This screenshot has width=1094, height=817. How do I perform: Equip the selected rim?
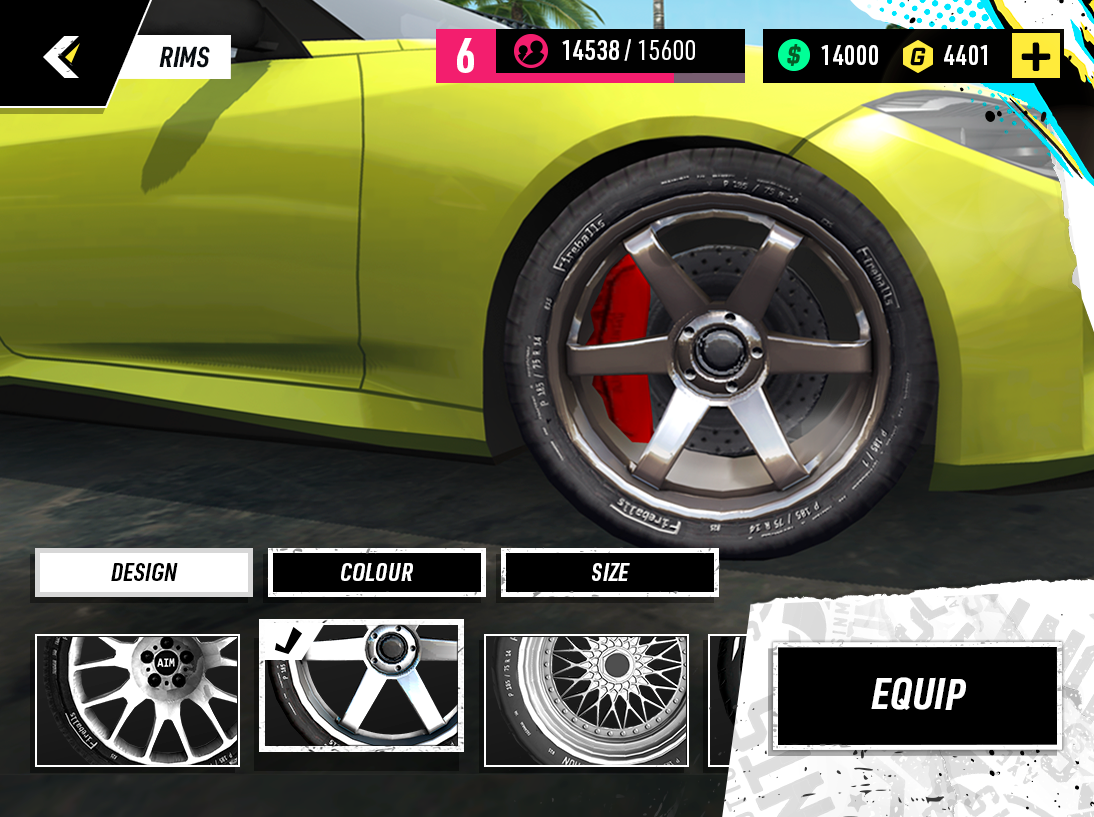point(918,695)
